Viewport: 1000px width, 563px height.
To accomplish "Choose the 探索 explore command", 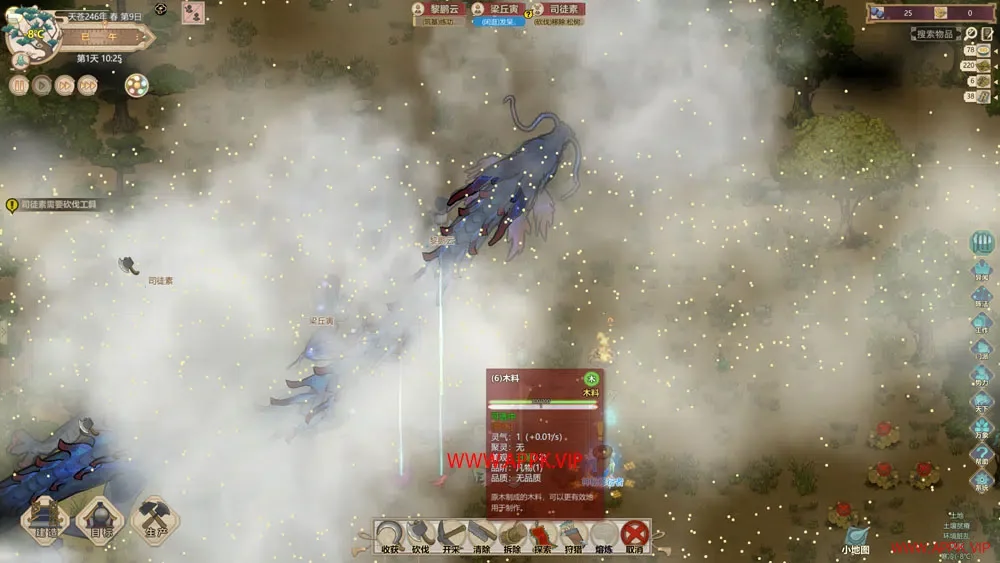I will pyautogui.click(x=542, y=535).
